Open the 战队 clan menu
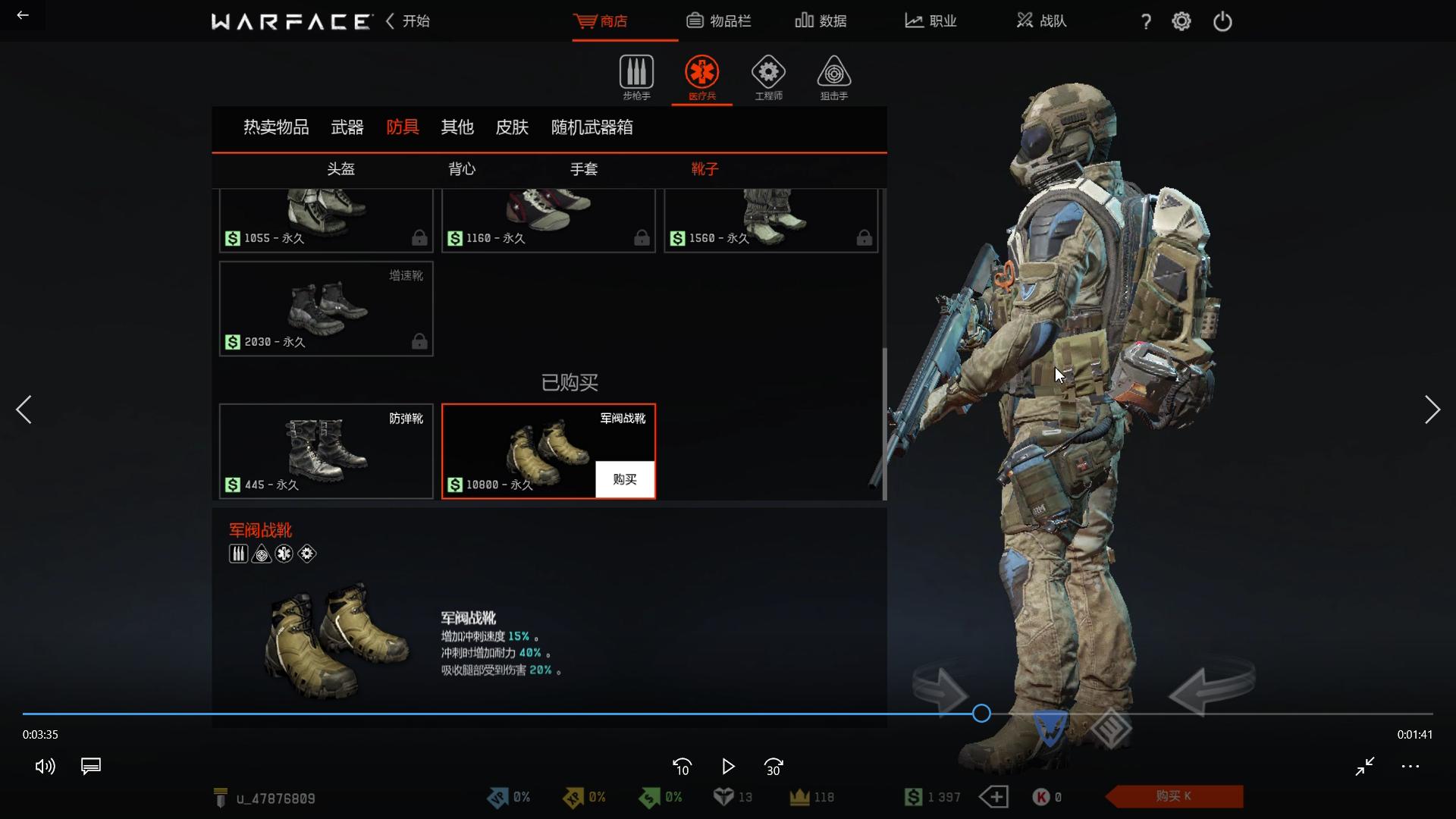Screen dimensions: 1456x819 [x=1041, y=21]
